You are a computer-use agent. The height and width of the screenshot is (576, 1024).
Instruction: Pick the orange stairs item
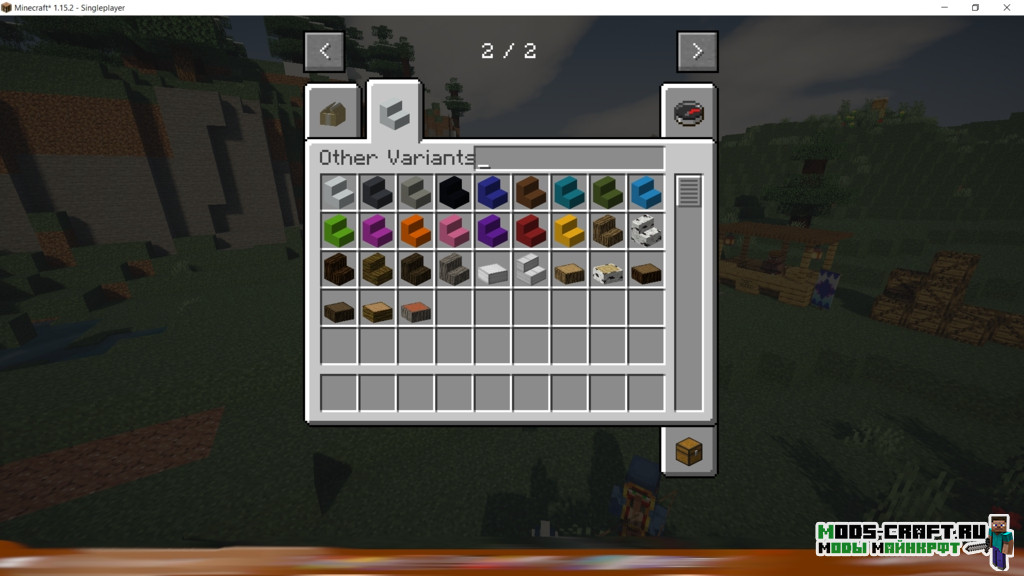coord(416,231)
